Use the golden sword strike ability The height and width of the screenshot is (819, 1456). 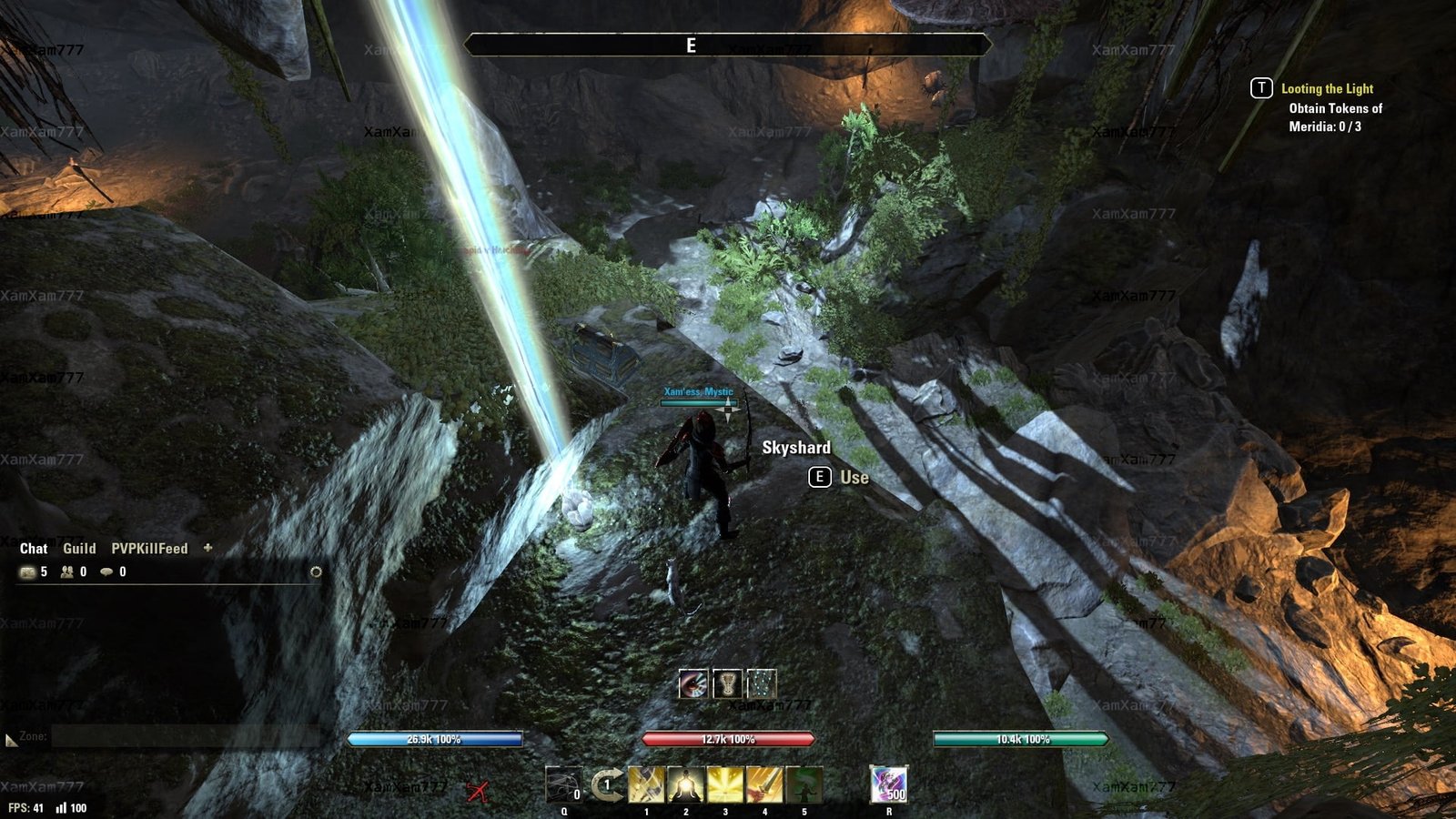click(x=764, y=784)
